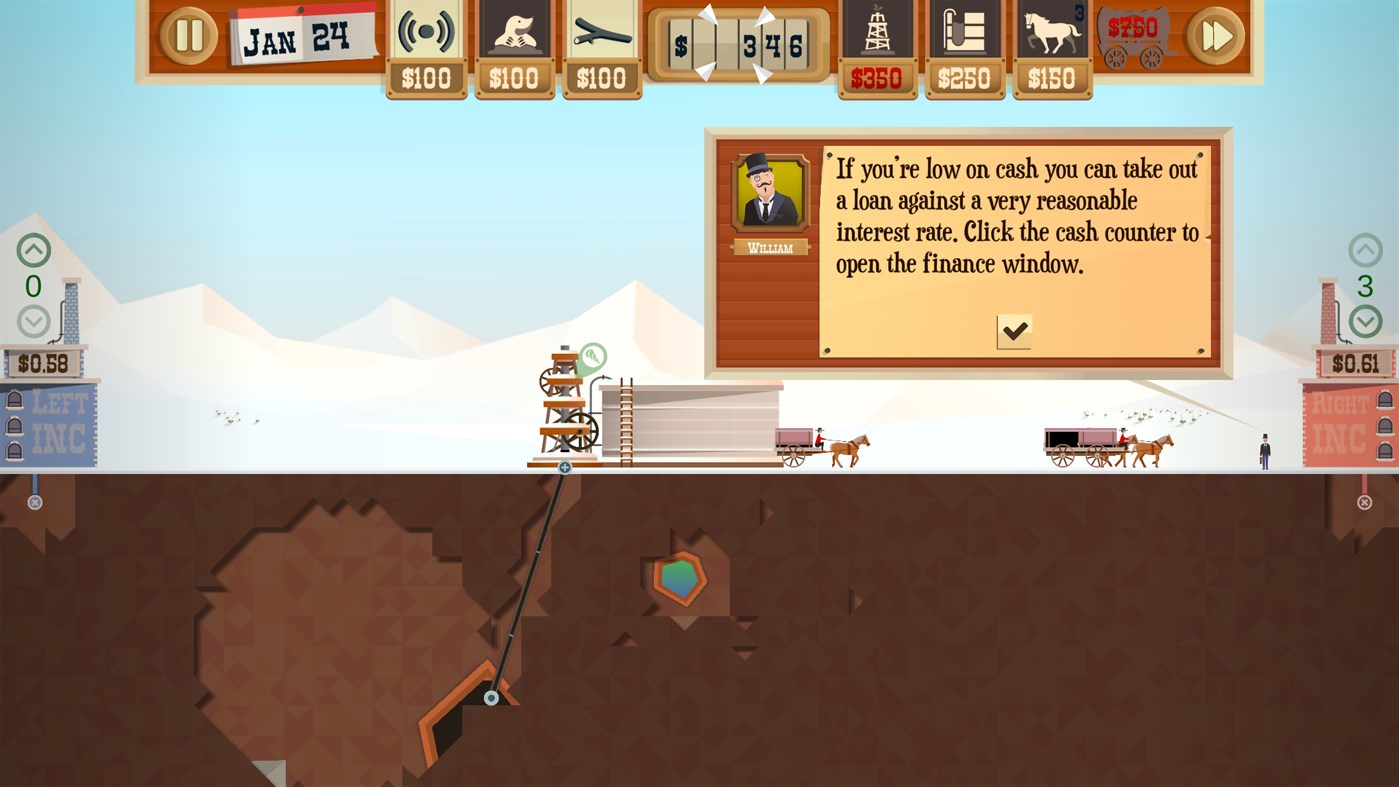Click the $750 silo wagon upgrade

(x=1135, y=35)
